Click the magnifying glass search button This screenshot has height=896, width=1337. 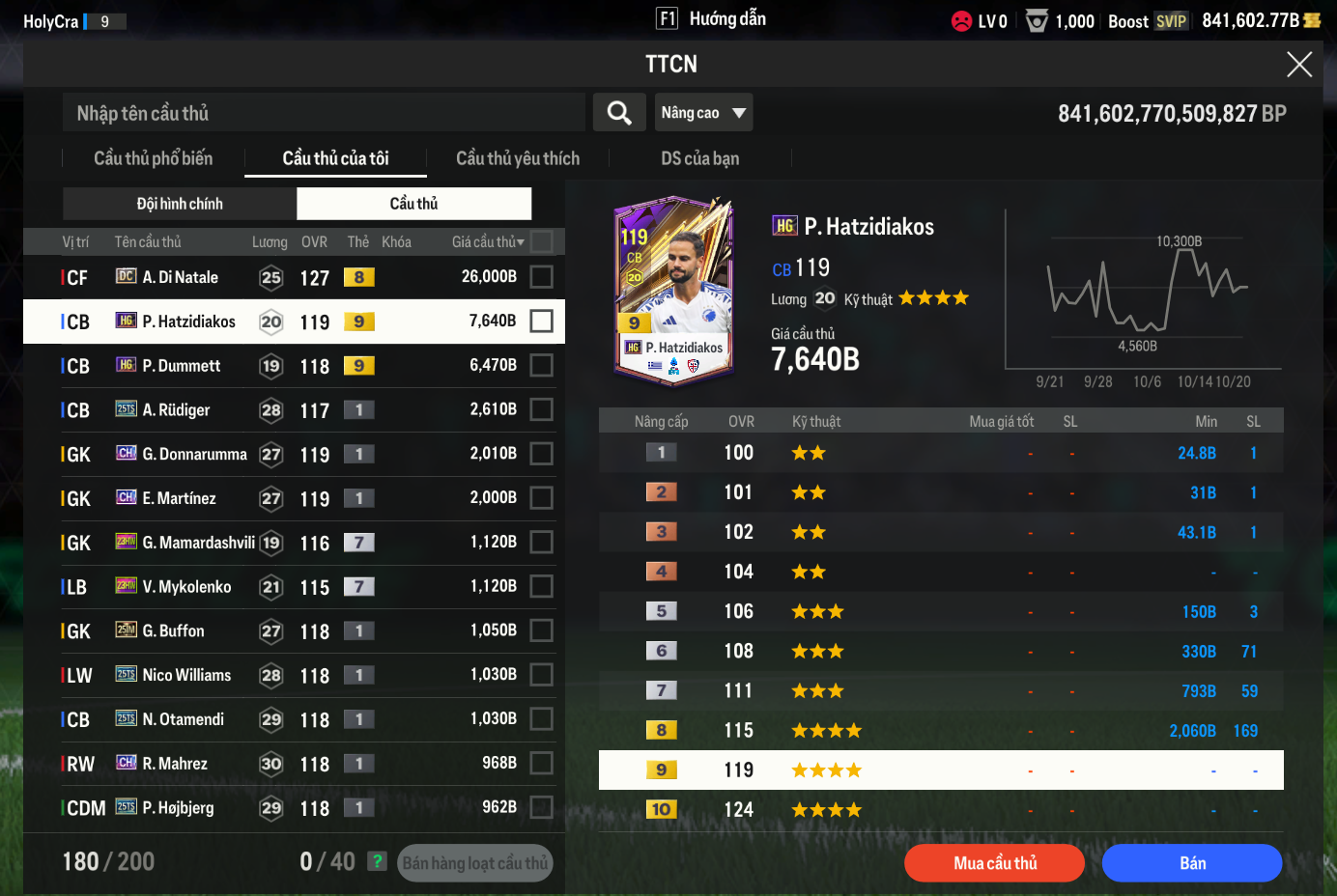[619, 113]
